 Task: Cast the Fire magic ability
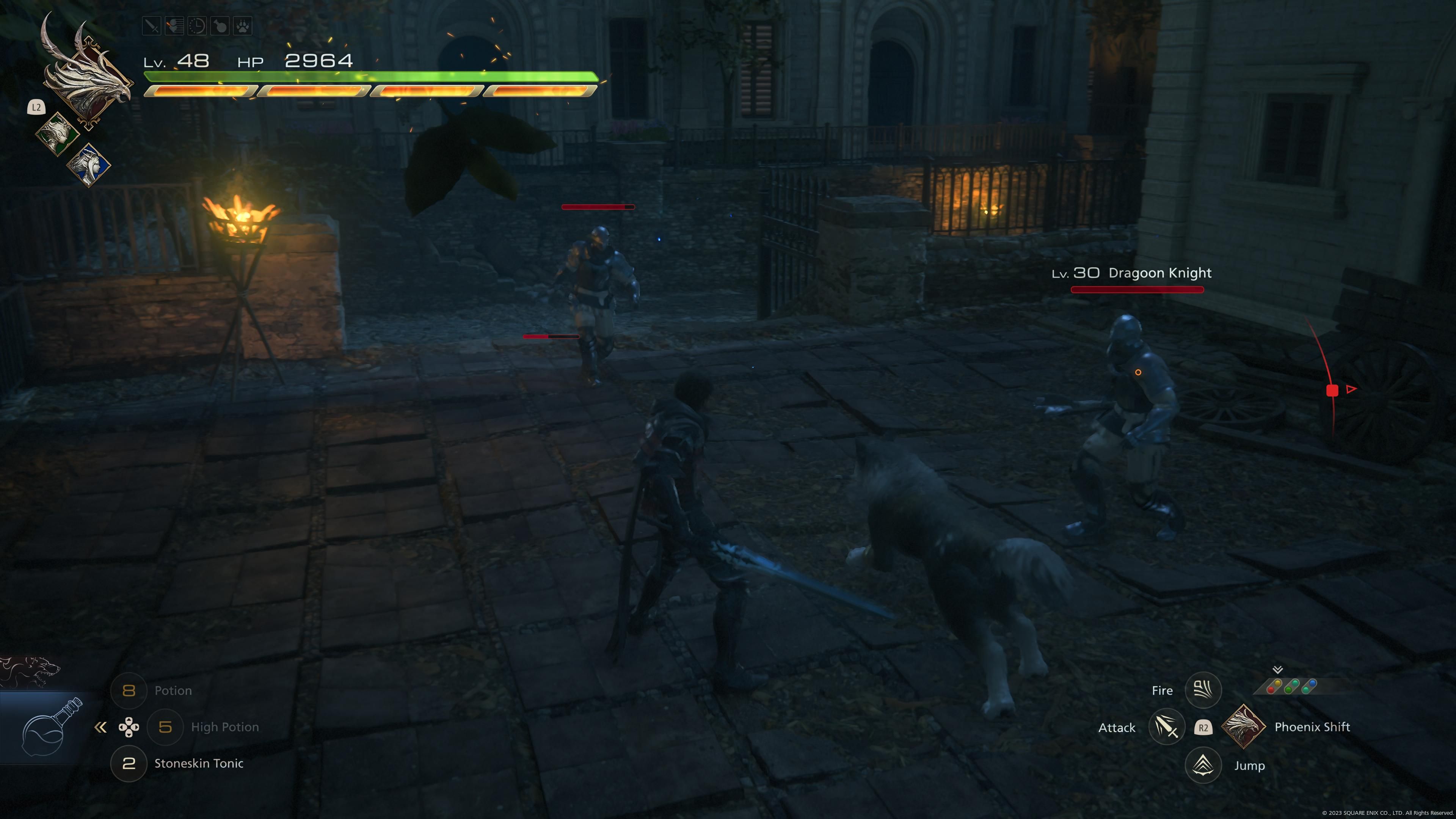point(1203,690)
